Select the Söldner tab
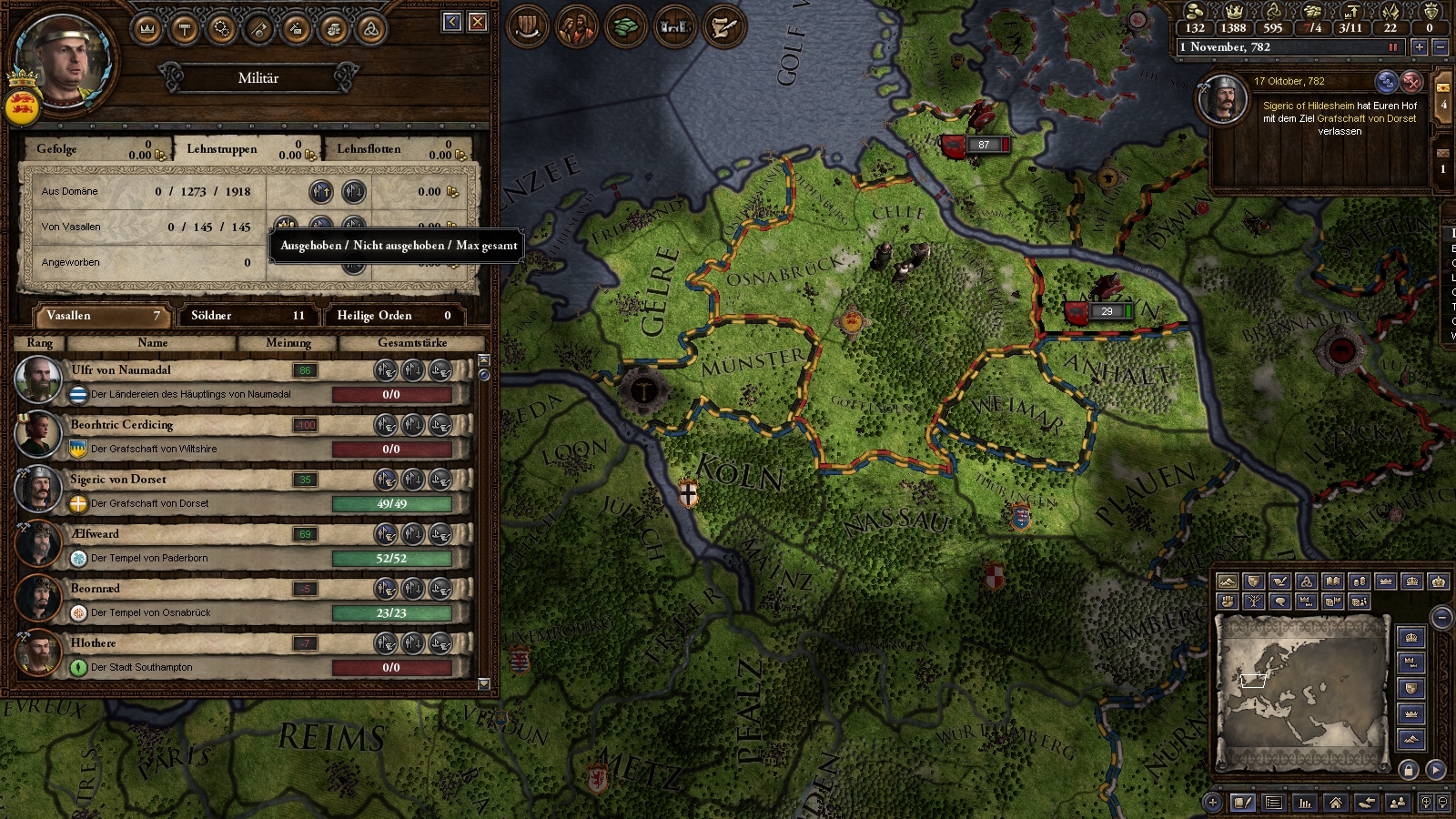The image size is (1456, 819). tap(248, 316)
